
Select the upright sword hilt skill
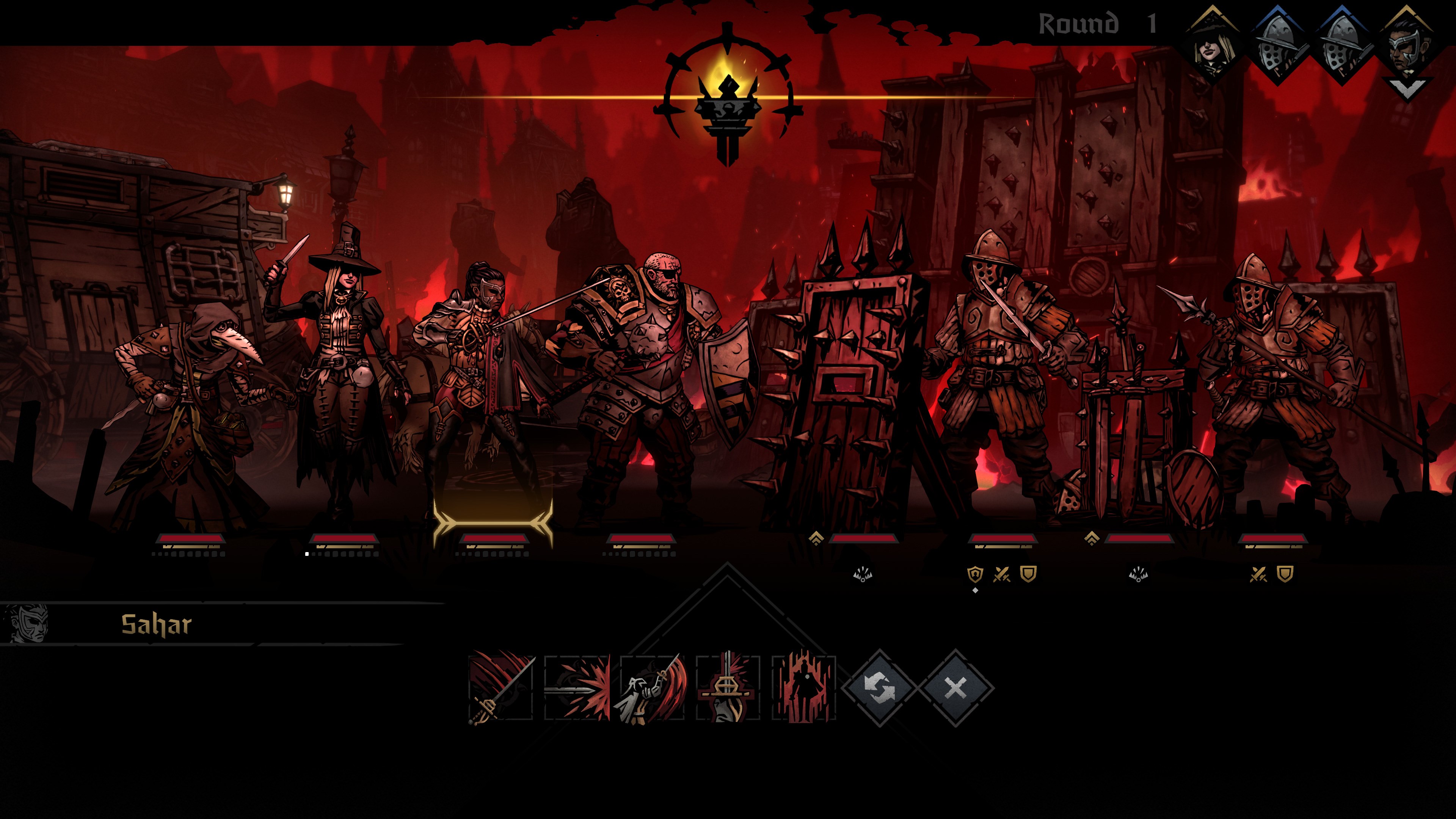[x=728, y=688]
